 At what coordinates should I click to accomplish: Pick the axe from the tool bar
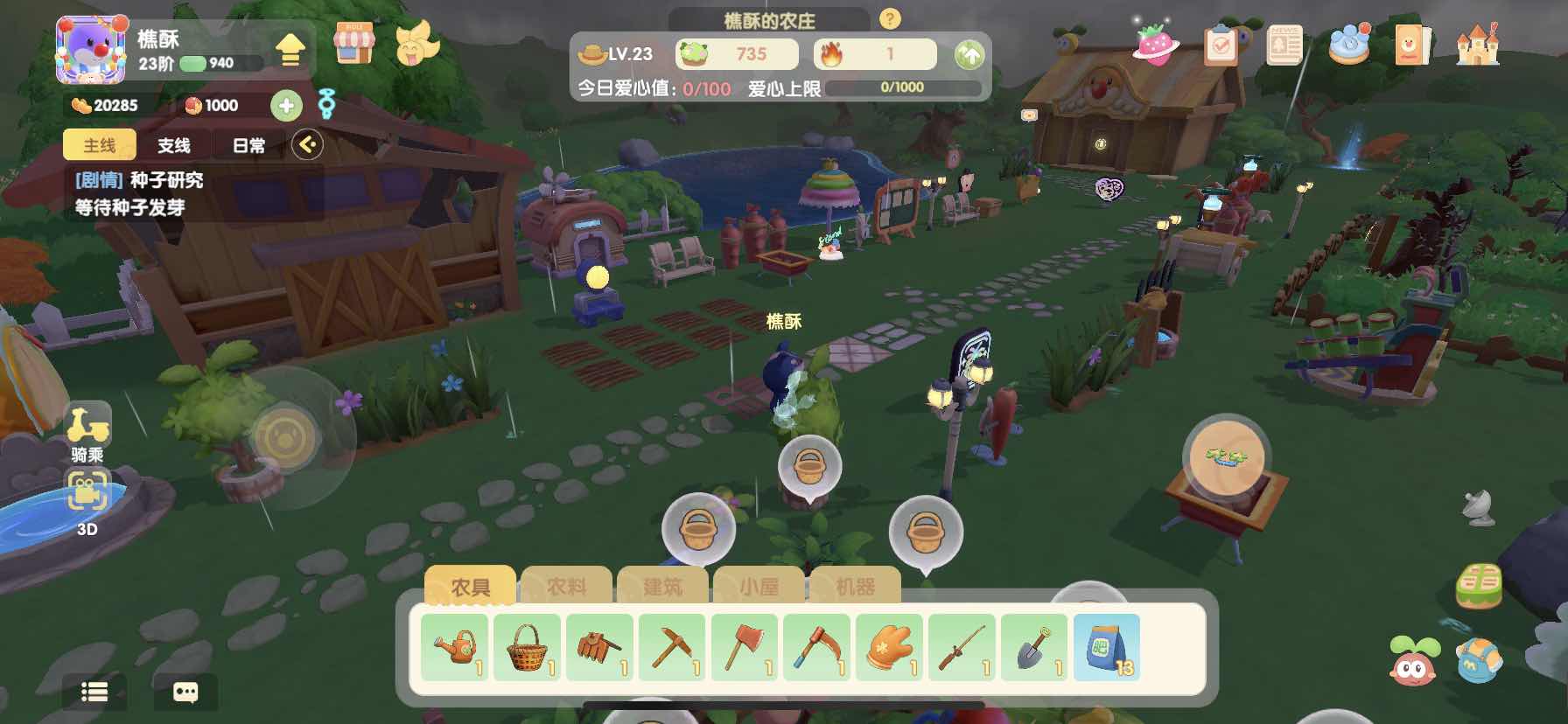click(745, 648)
